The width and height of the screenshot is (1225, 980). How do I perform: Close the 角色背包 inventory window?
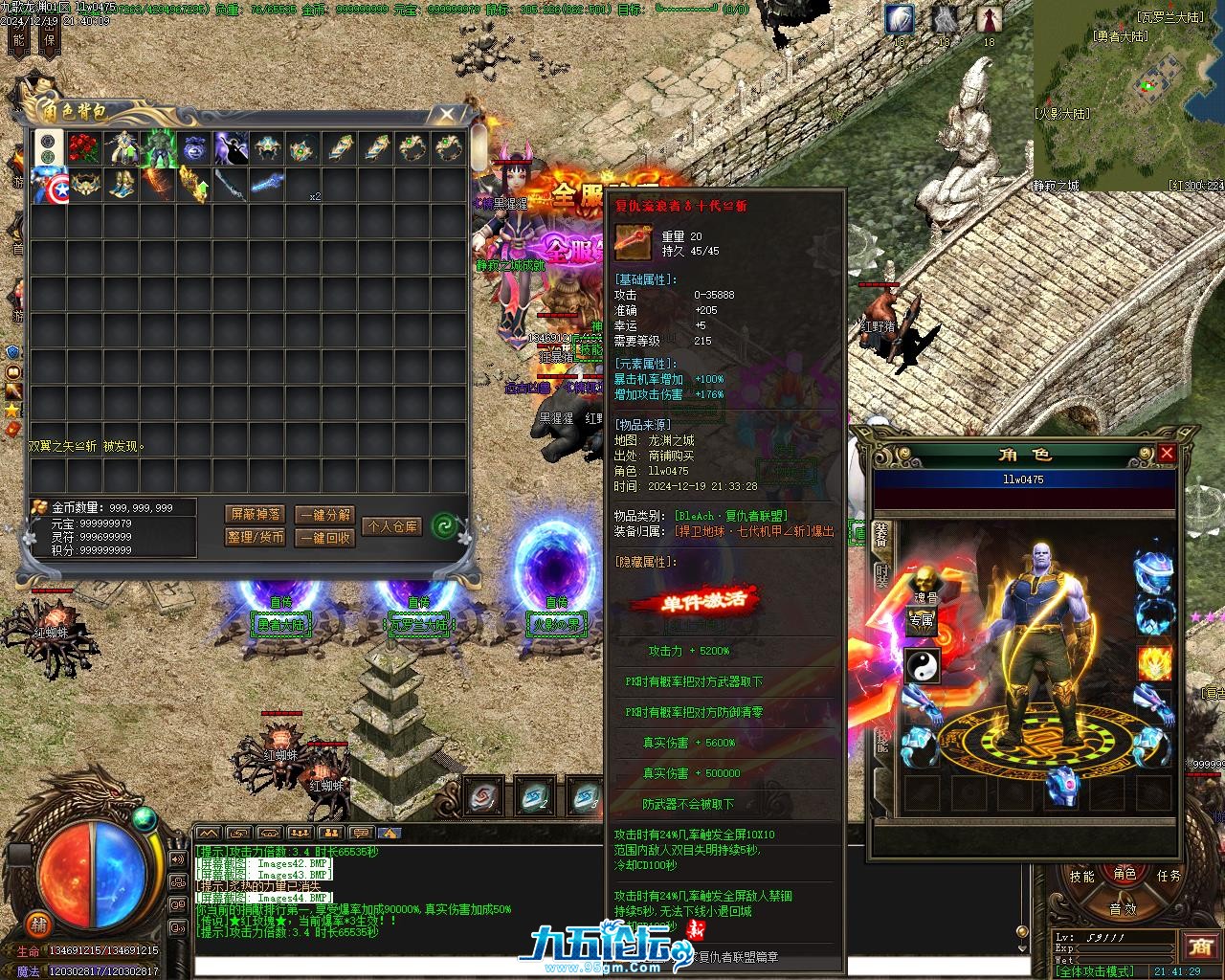click(x=446, y=115)
